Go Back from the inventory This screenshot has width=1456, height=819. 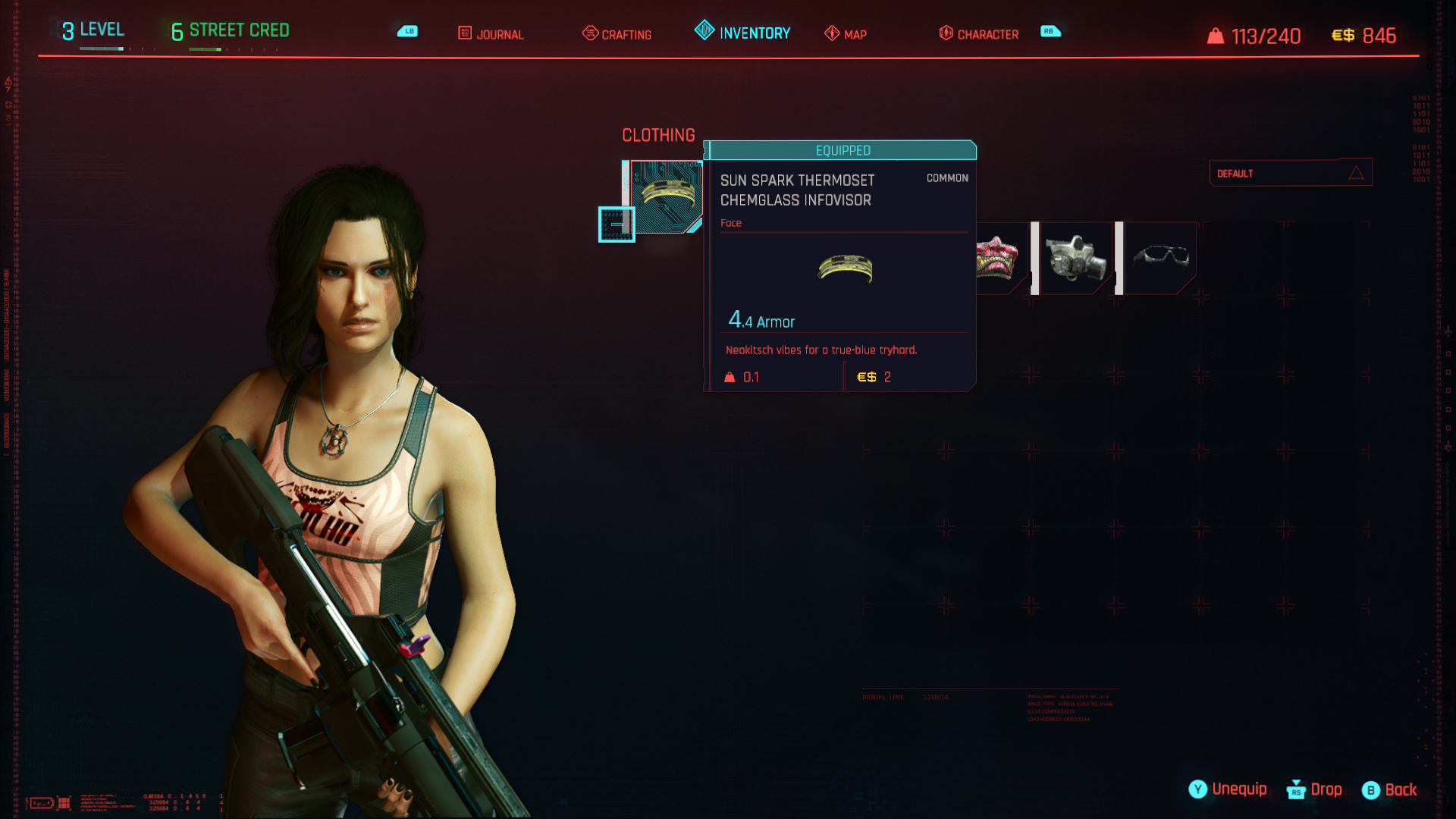coord(1390,790)
